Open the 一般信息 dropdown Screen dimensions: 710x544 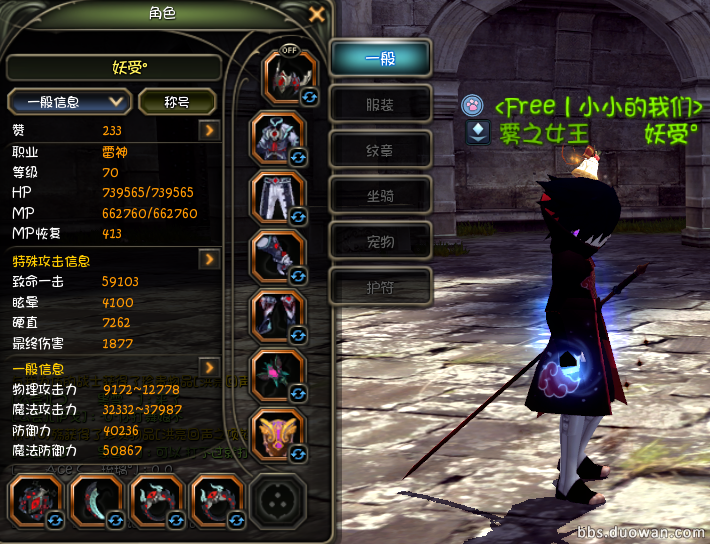[69, 102]
